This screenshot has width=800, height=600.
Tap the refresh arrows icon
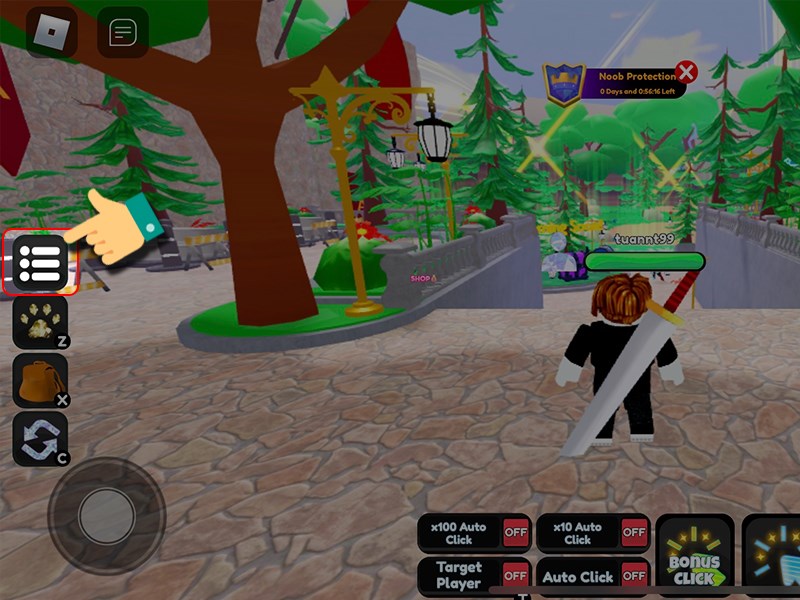click(x=40, y=439)
